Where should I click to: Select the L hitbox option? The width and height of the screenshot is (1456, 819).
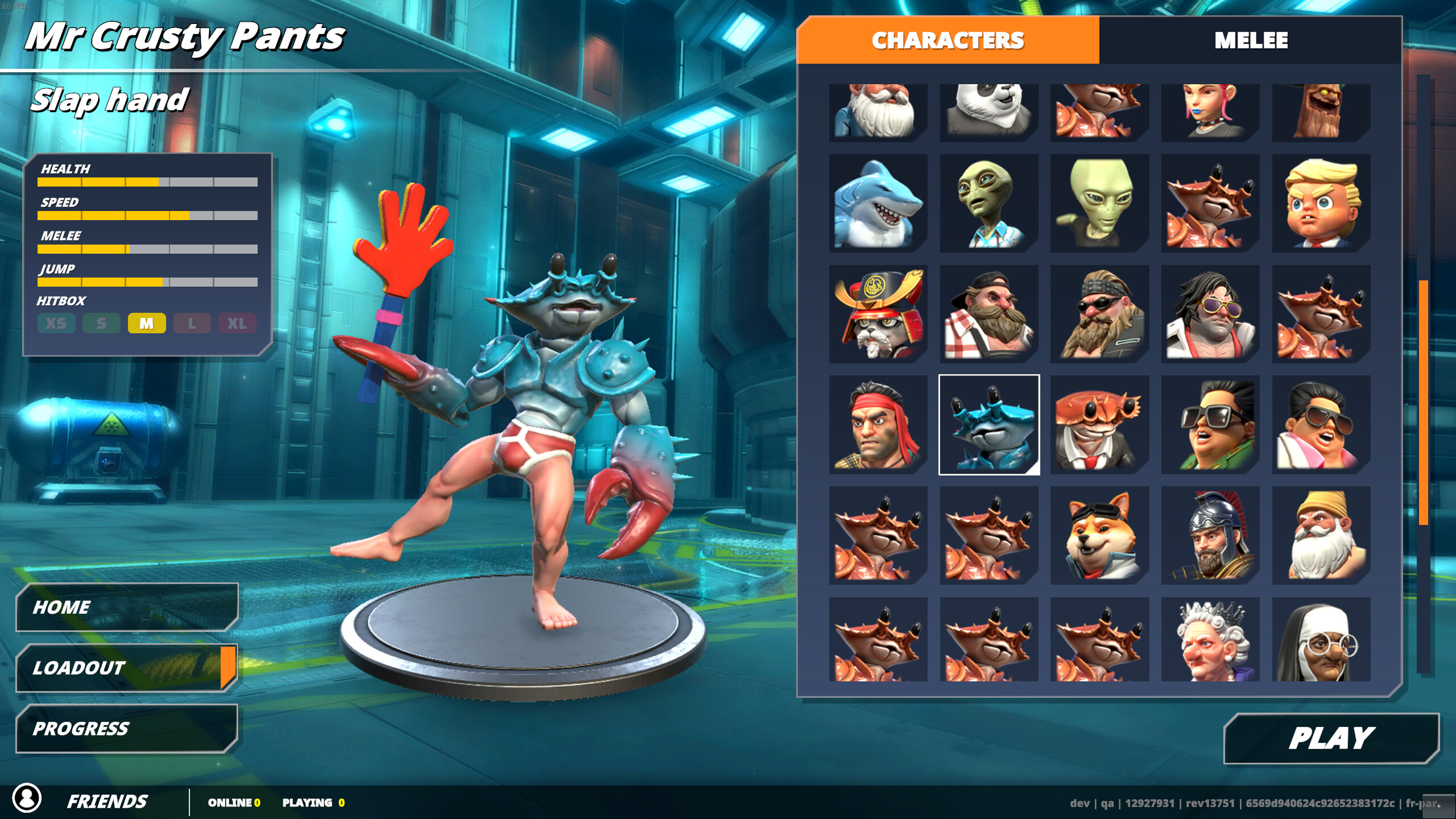[192, 323]
